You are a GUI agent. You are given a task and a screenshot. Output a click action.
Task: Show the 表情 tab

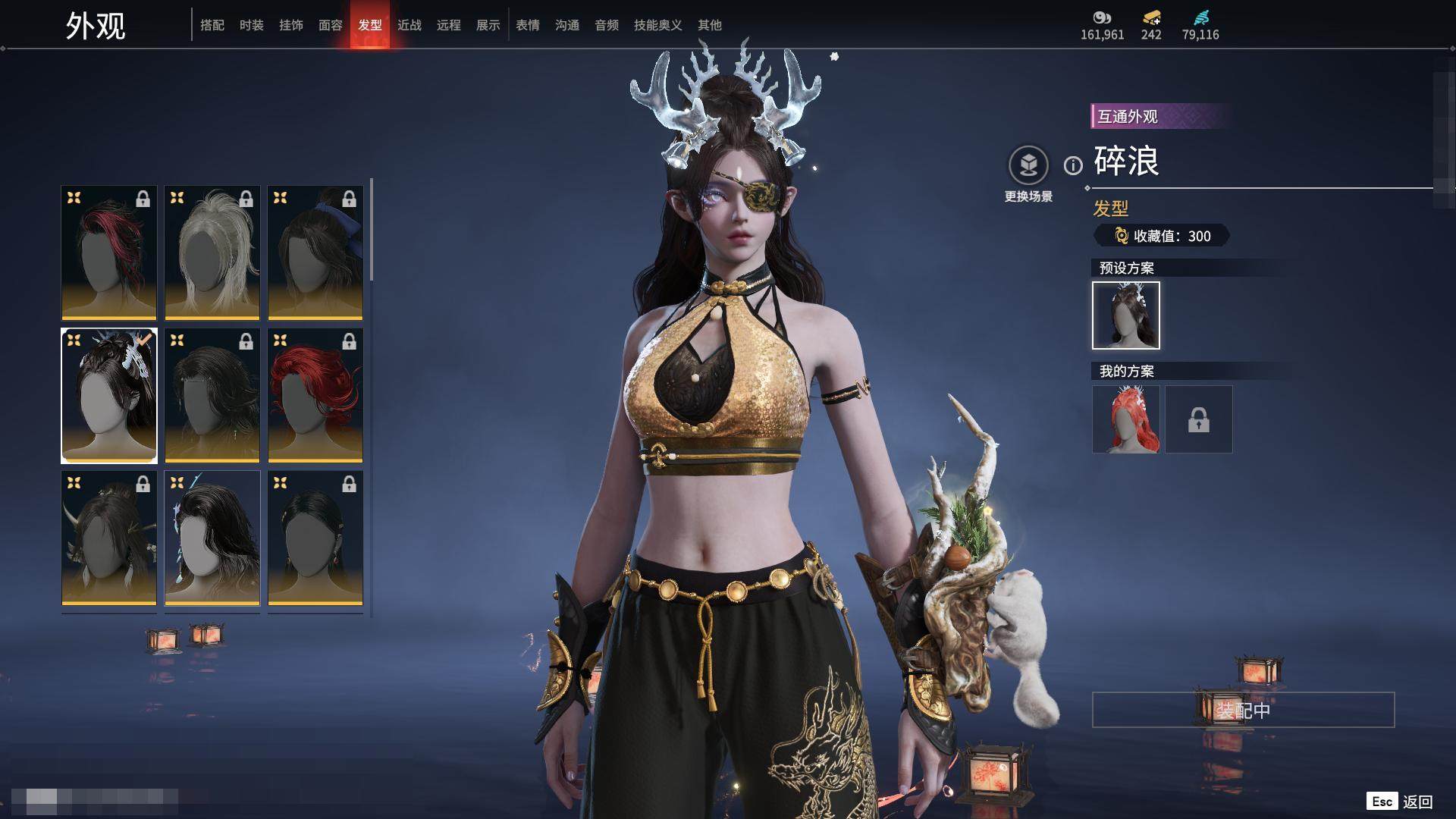[x=528, y=25]
